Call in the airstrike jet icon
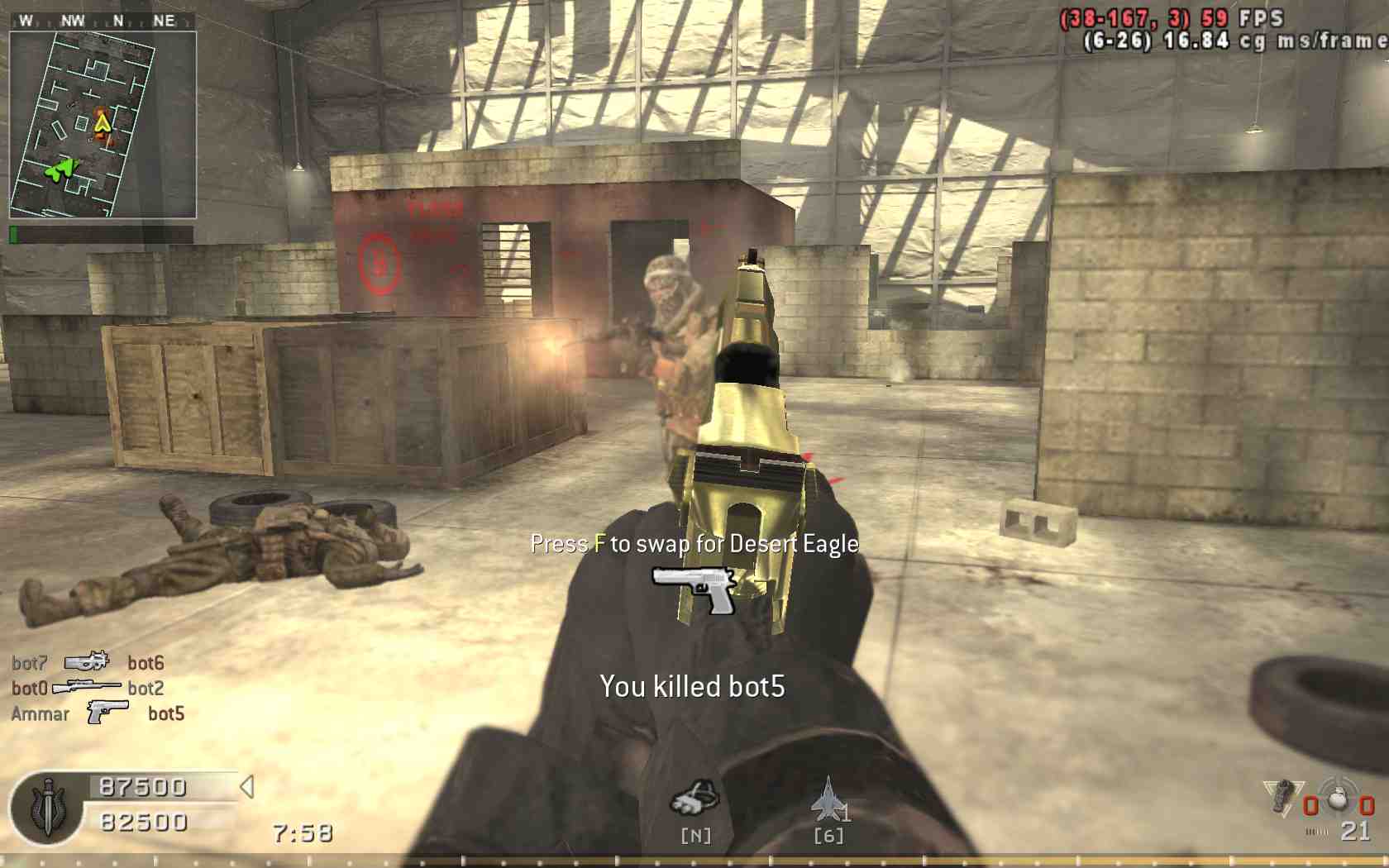The height and width of the screenshot is (868, 1389). (828, 799)
